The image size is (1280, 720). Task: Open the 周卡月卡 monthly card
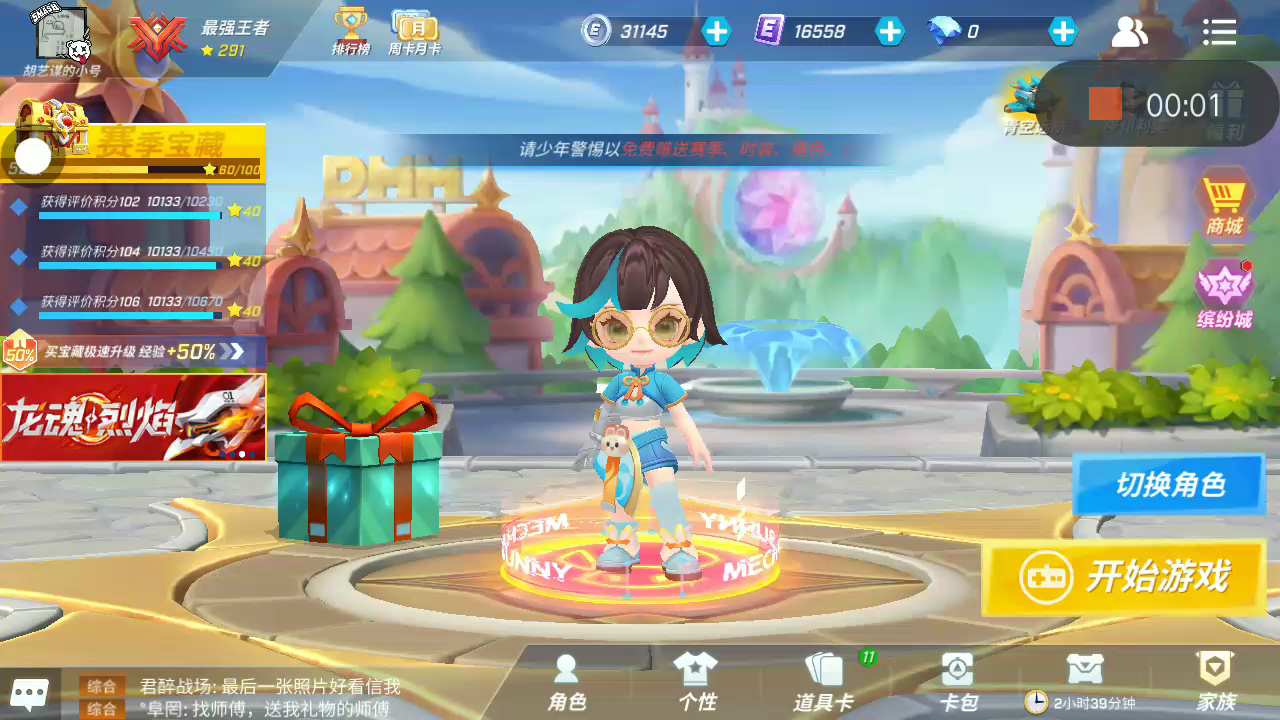tap(414, 32)
